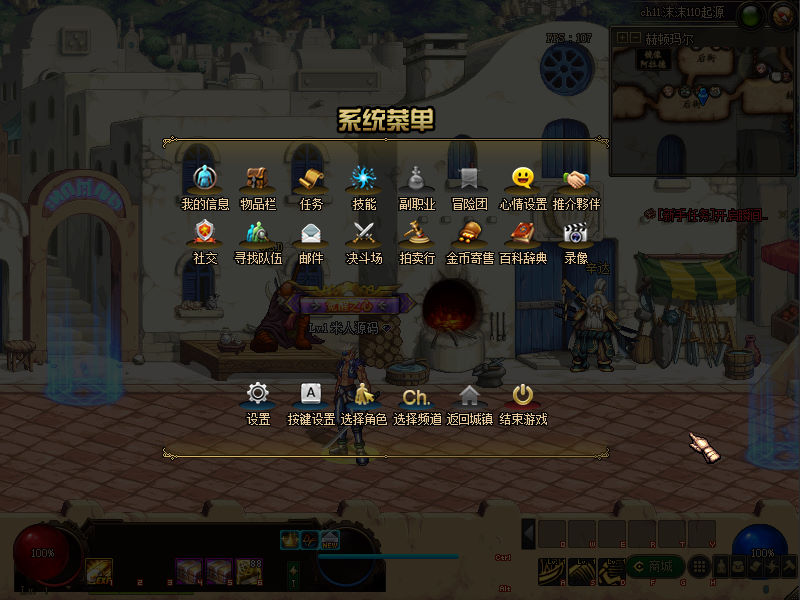
Task: Open the 邮件 mail envelope
Action: pos(311,234)
